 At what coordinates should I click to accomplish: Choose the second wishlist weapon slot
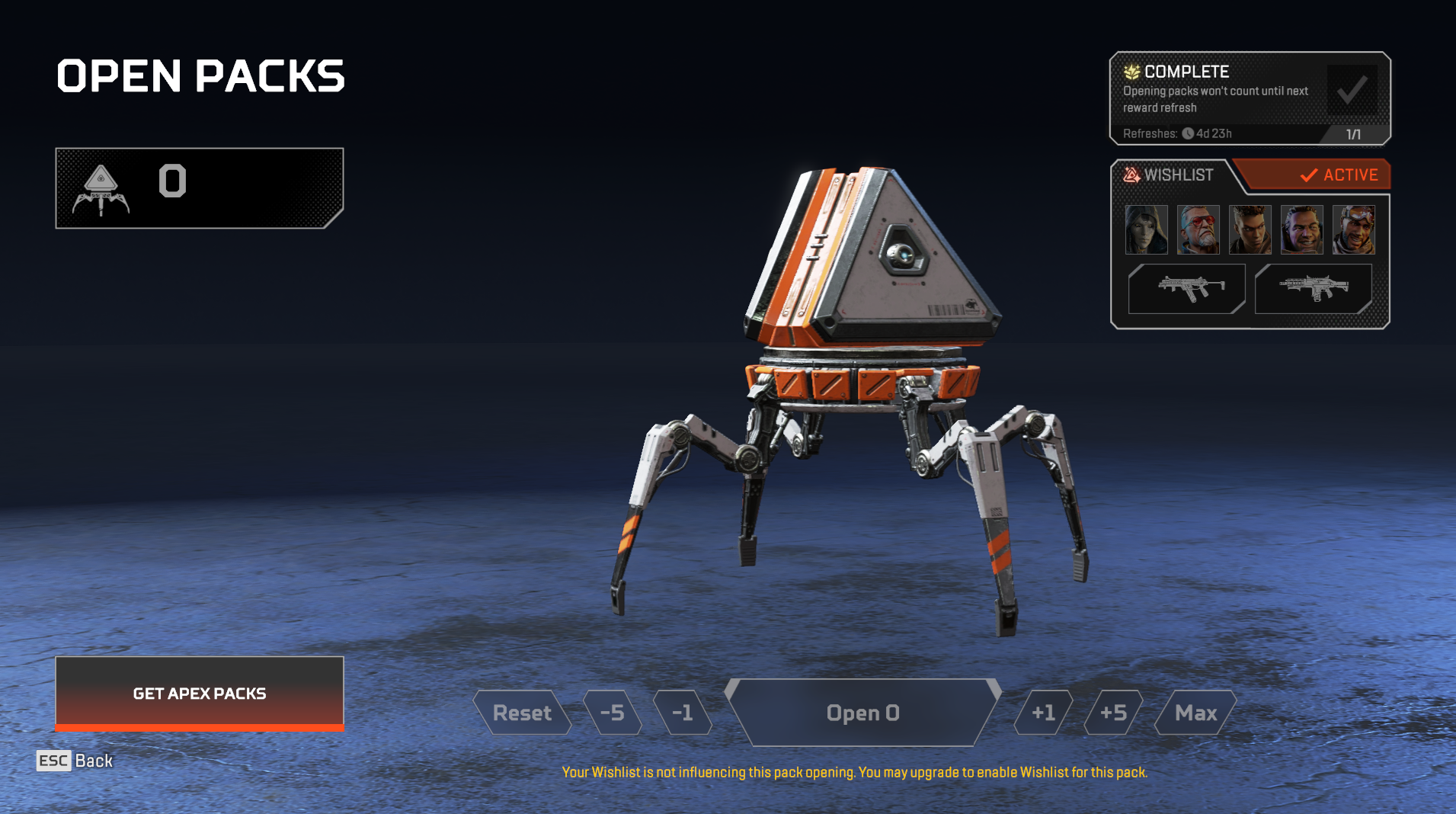click(1314, 289)
